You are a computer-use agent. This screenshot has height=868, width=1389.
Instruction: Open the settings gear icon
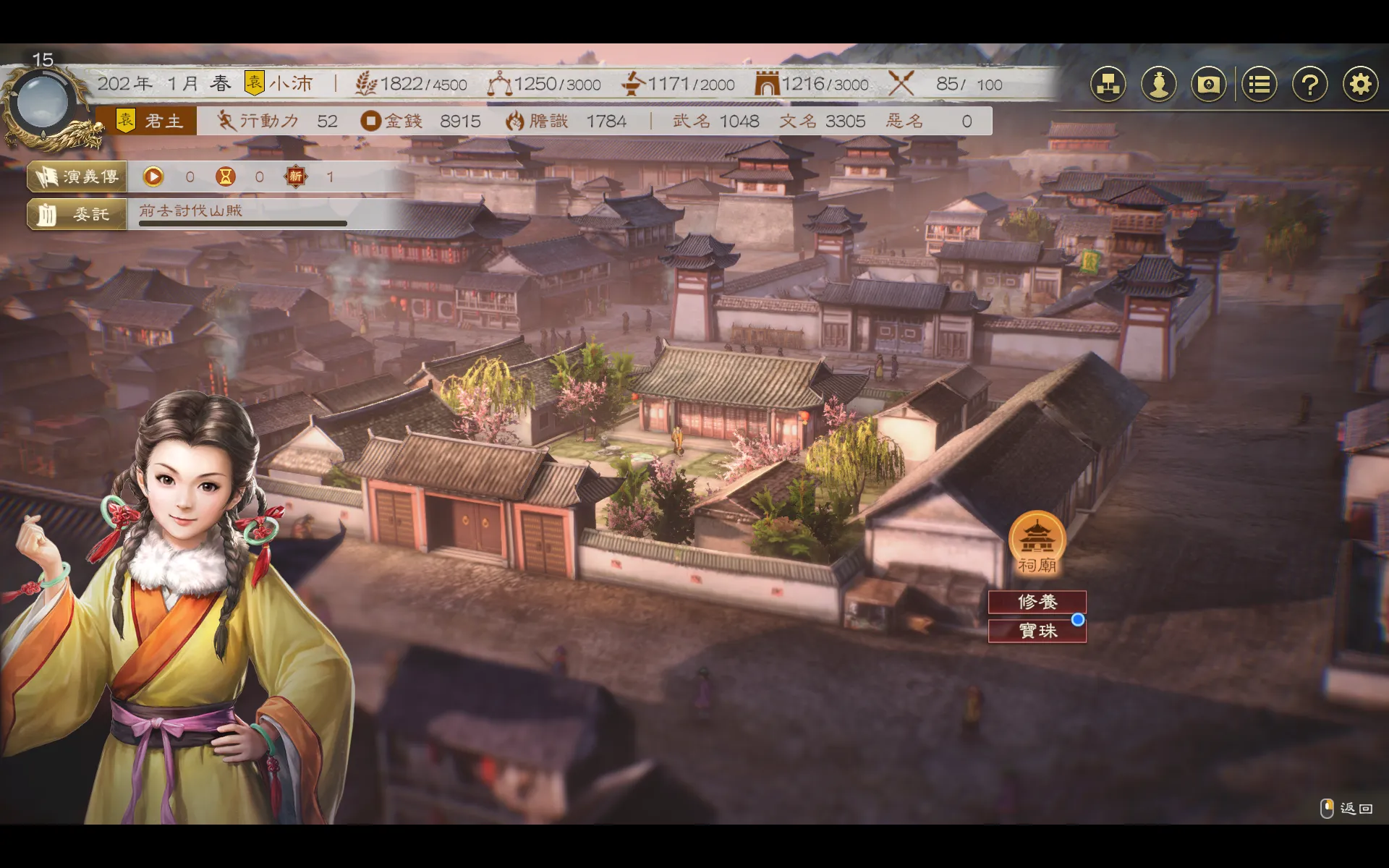coord(1360,85)
